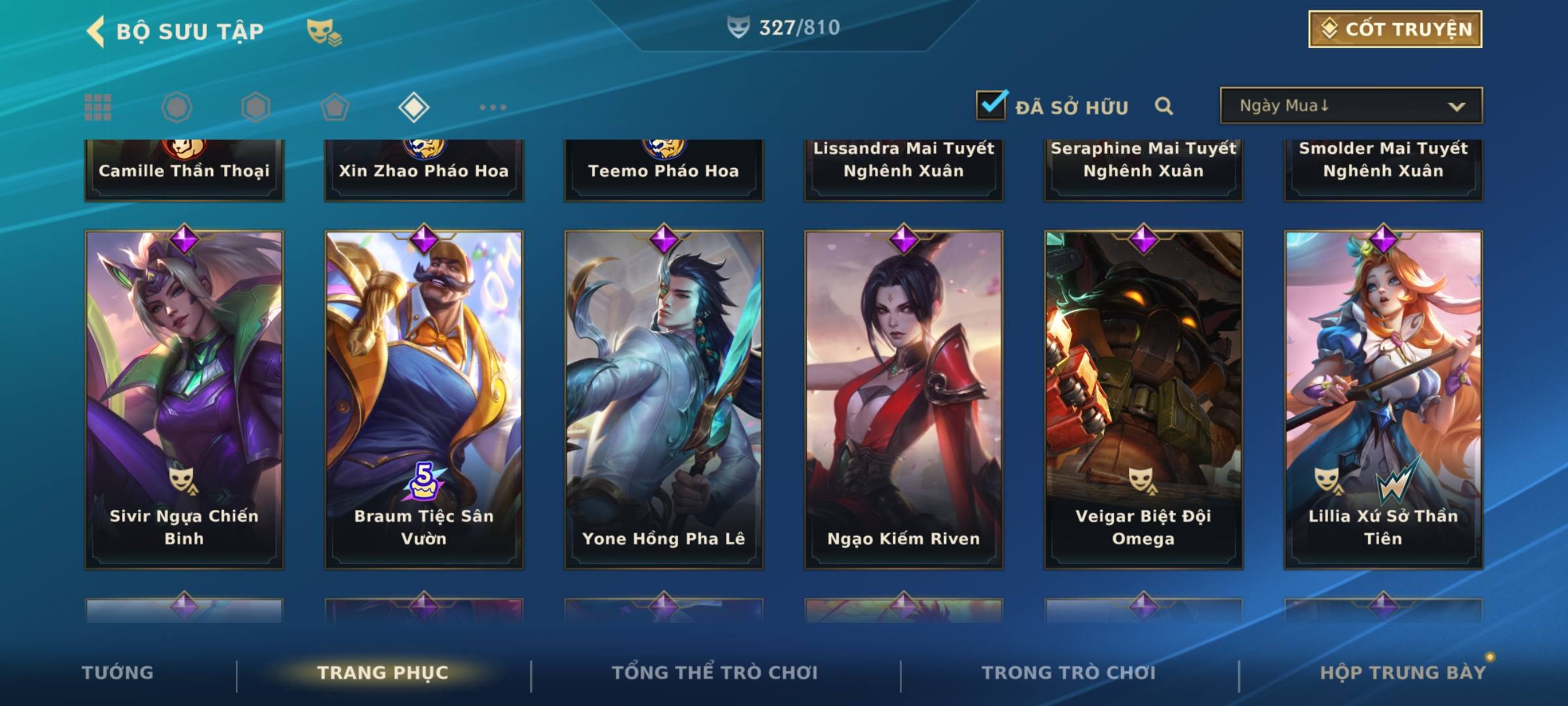This screenshot has height=706, width=1568.
Task: View the Yone Hồng Pha Lê skin
Action: click(x=664, y=399)
